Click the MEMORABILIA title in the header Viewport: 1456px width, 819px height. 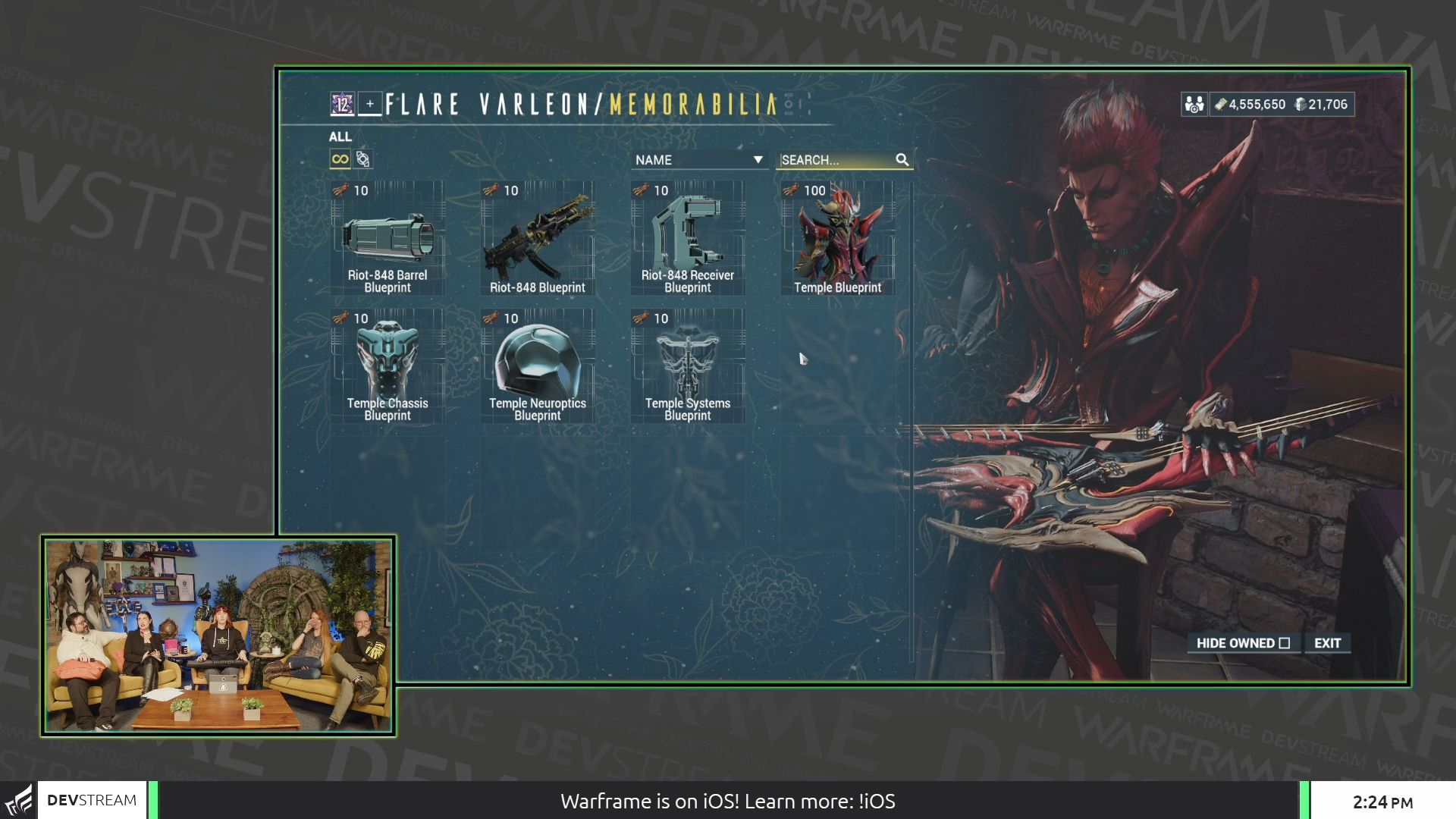(x=694, y=104)
